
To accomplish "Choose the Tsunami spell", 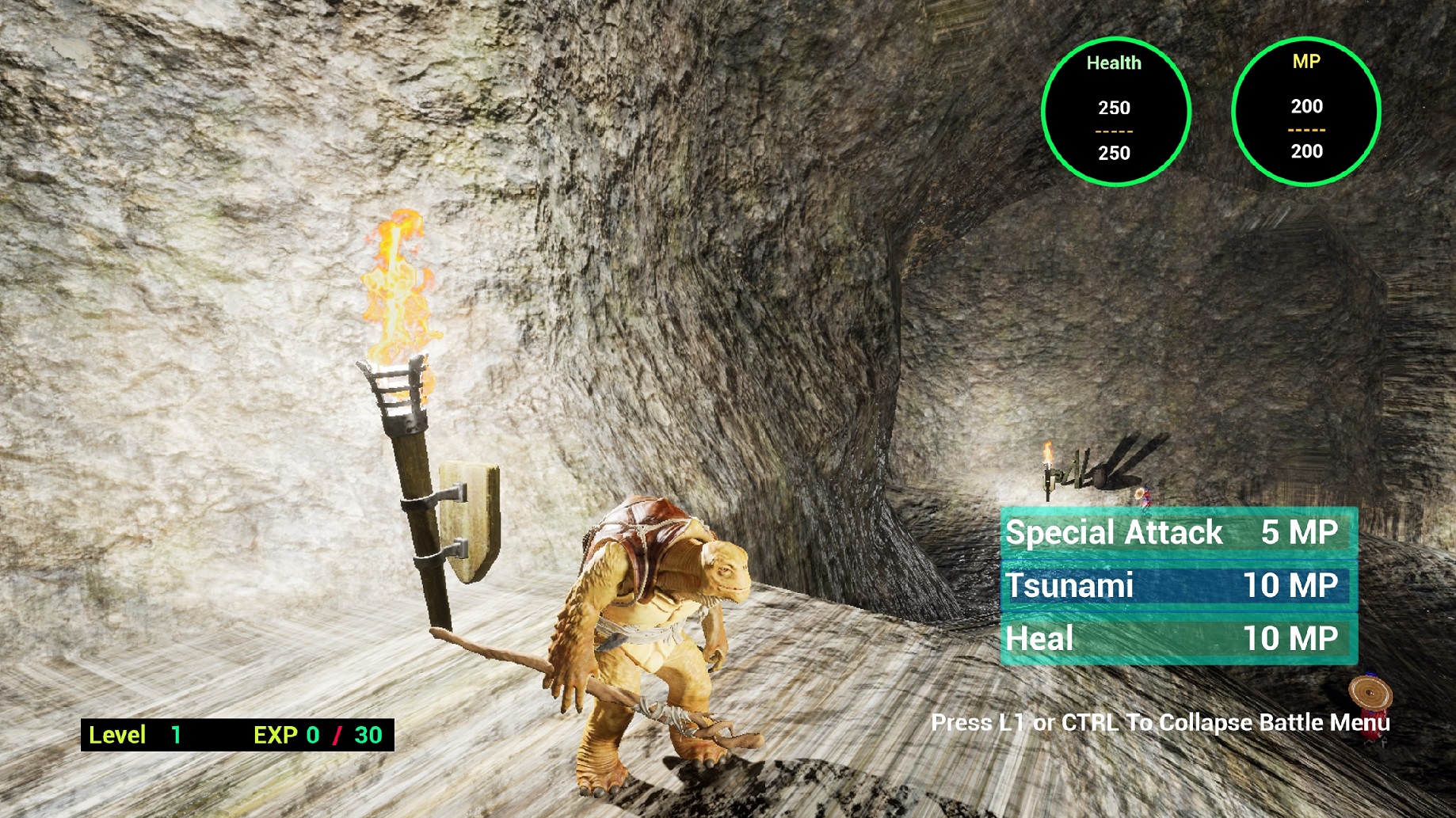I will (x=1178, y=586).
